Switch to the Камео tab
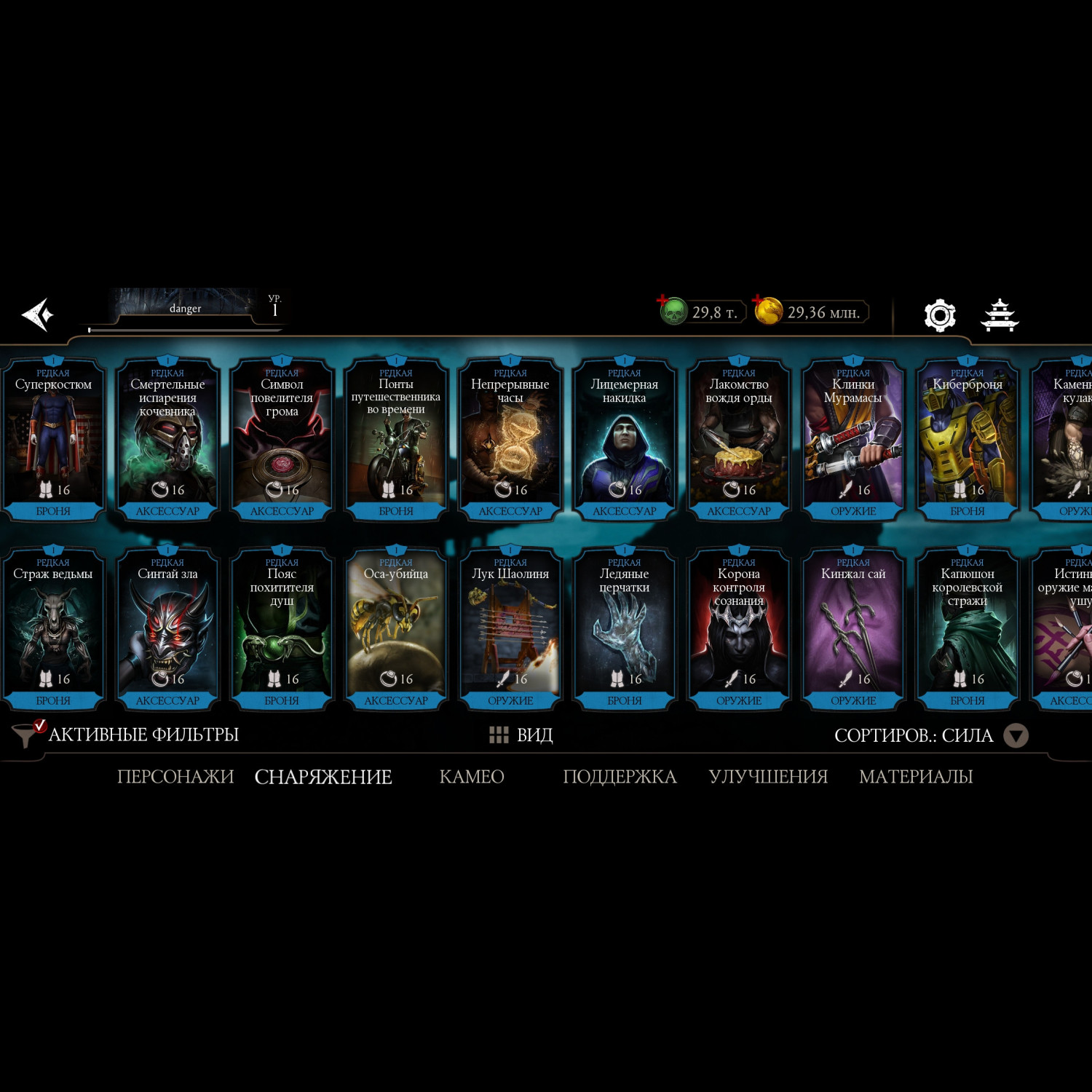 pos(472,777)
